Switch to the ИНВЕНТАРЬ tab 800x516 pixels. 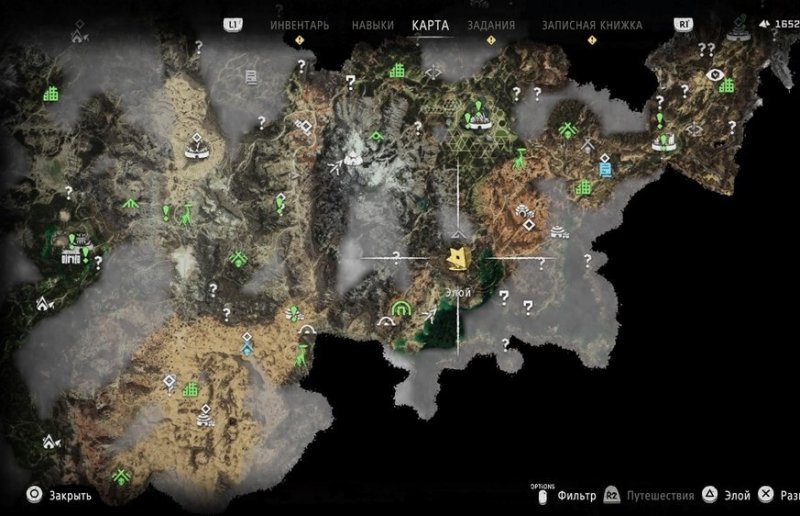coord(298,25)
